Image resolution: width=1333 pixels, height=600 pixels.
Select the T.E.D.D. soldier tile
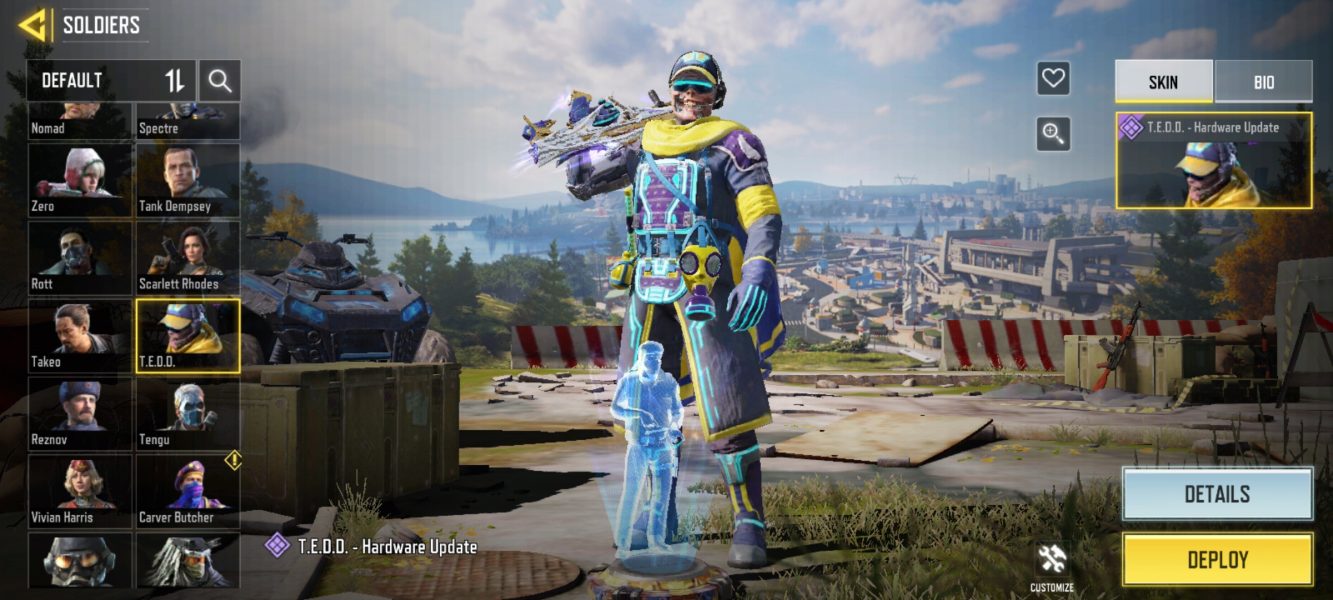tap(188, 336)
